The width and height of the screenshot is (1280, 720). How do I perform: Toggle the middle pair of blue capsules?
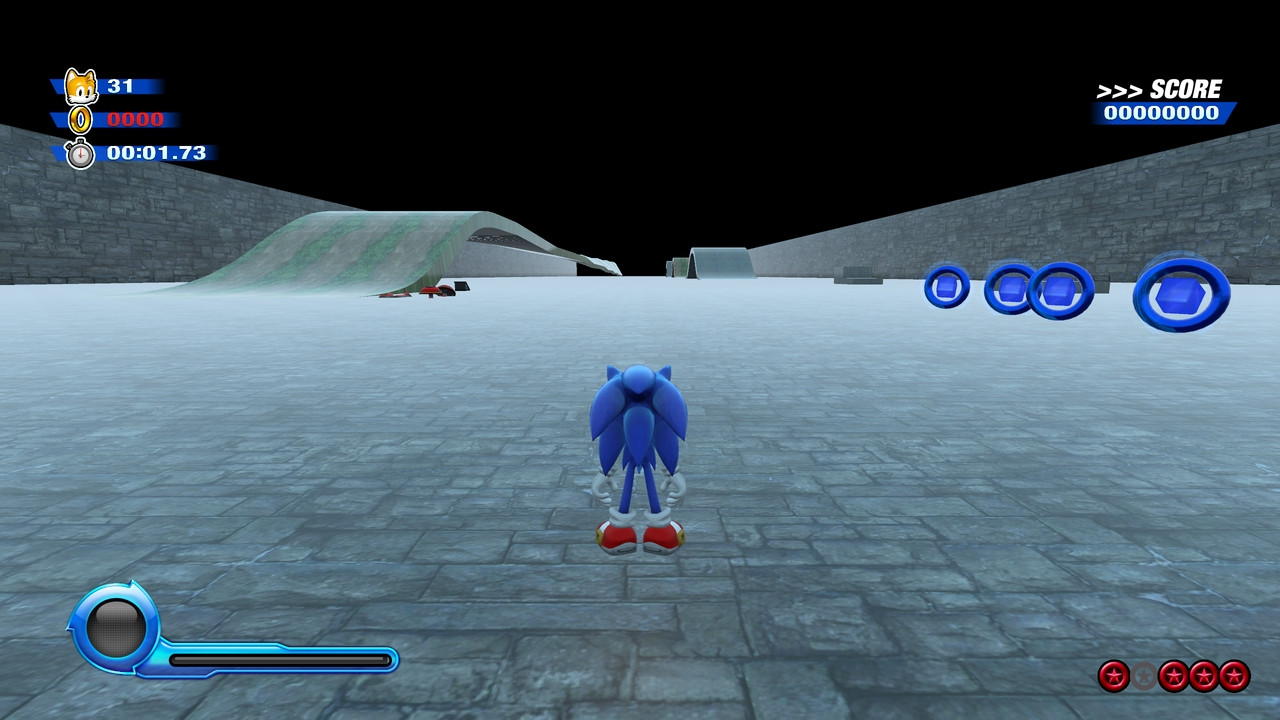tap(1033, 291)
